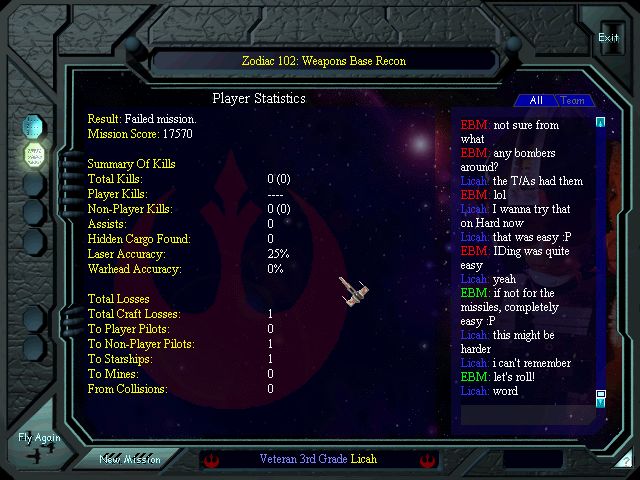This screenshot has height=480, width=640.
Task: Choose New Mission
Action: [130, 459]
